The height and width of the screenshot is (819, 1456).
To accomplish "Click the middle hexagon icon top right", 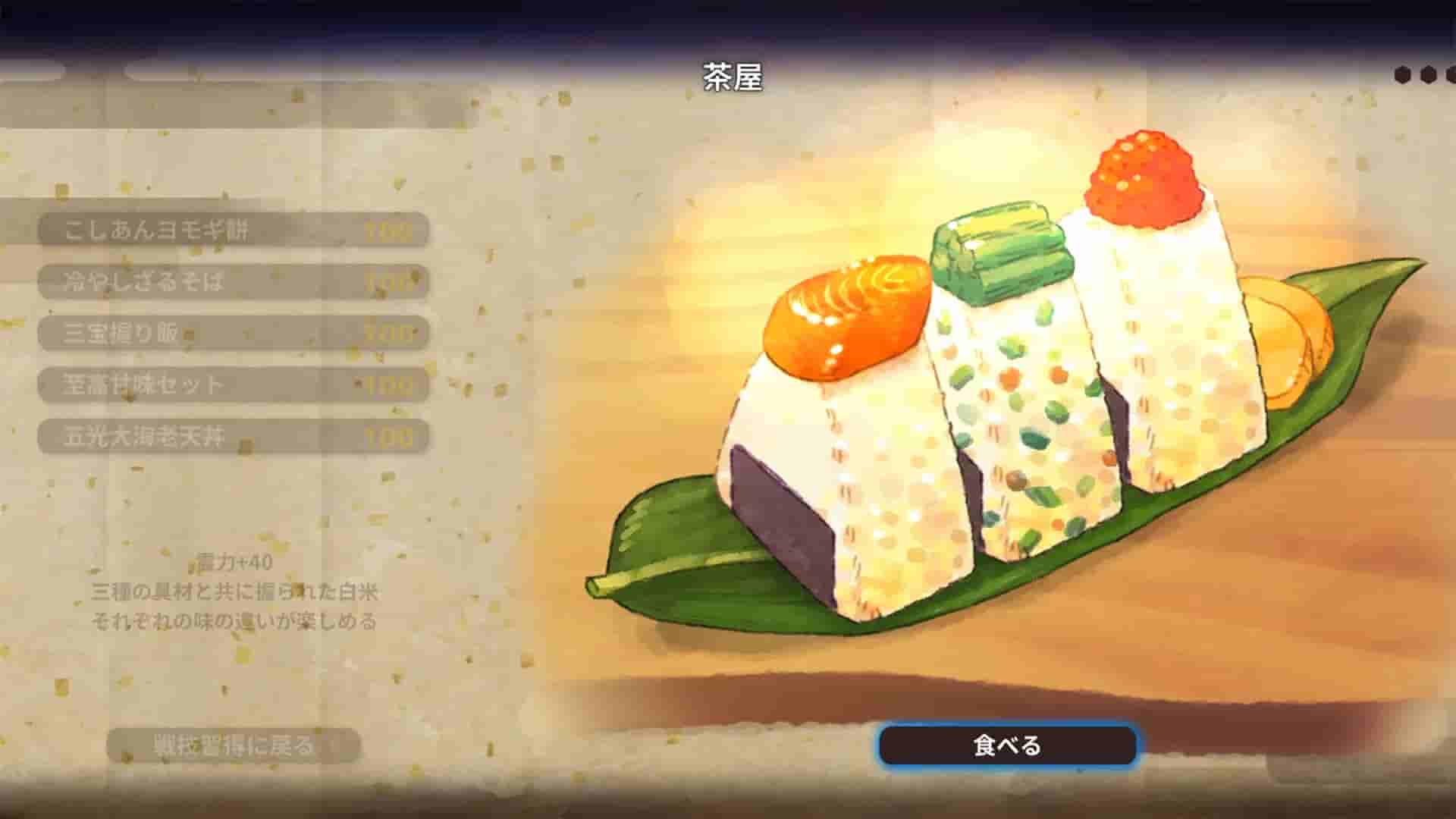I will point(1427,74).
